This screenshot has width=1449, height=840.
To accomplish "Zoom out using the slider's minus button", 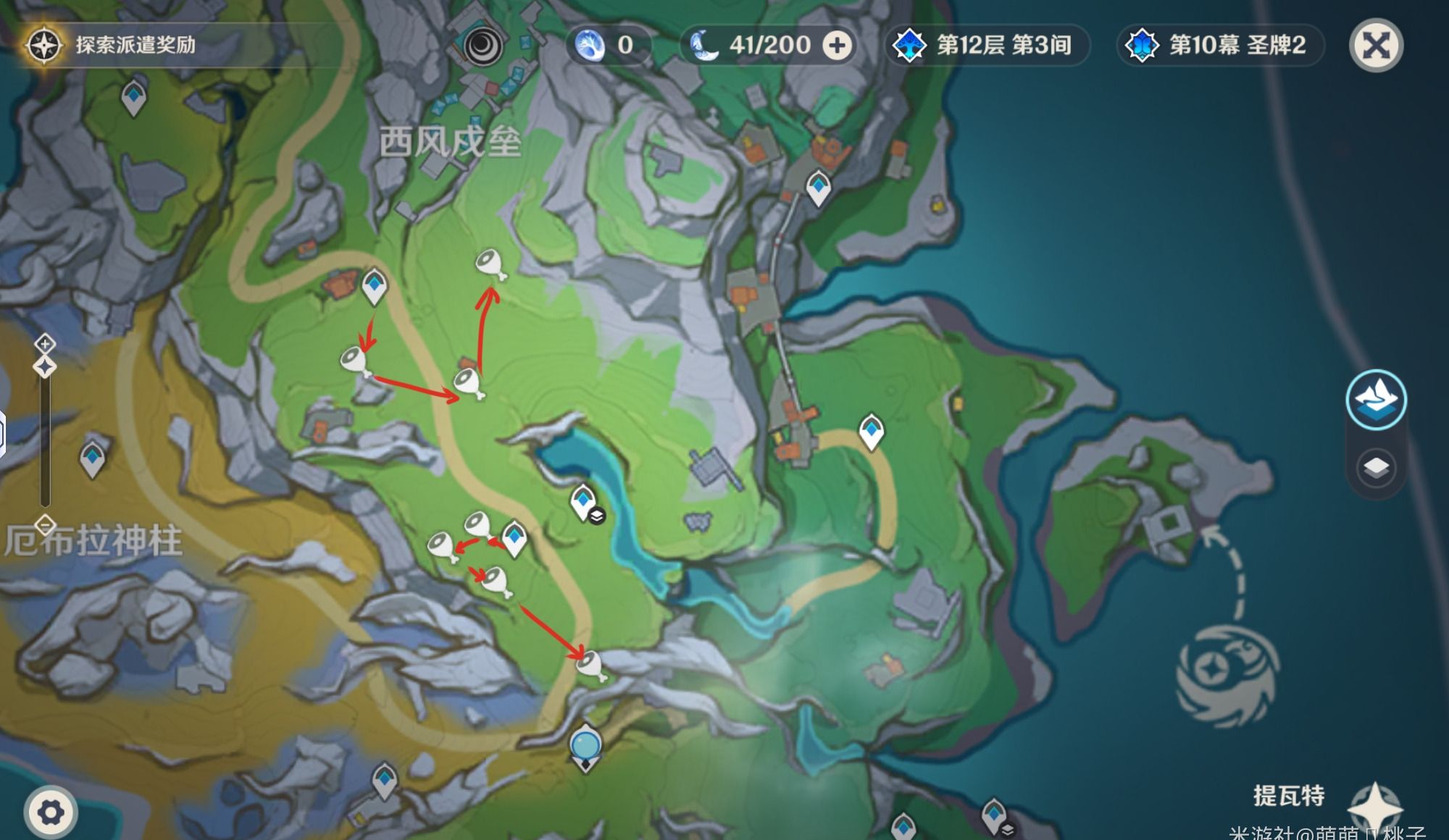I will (45, 524).
